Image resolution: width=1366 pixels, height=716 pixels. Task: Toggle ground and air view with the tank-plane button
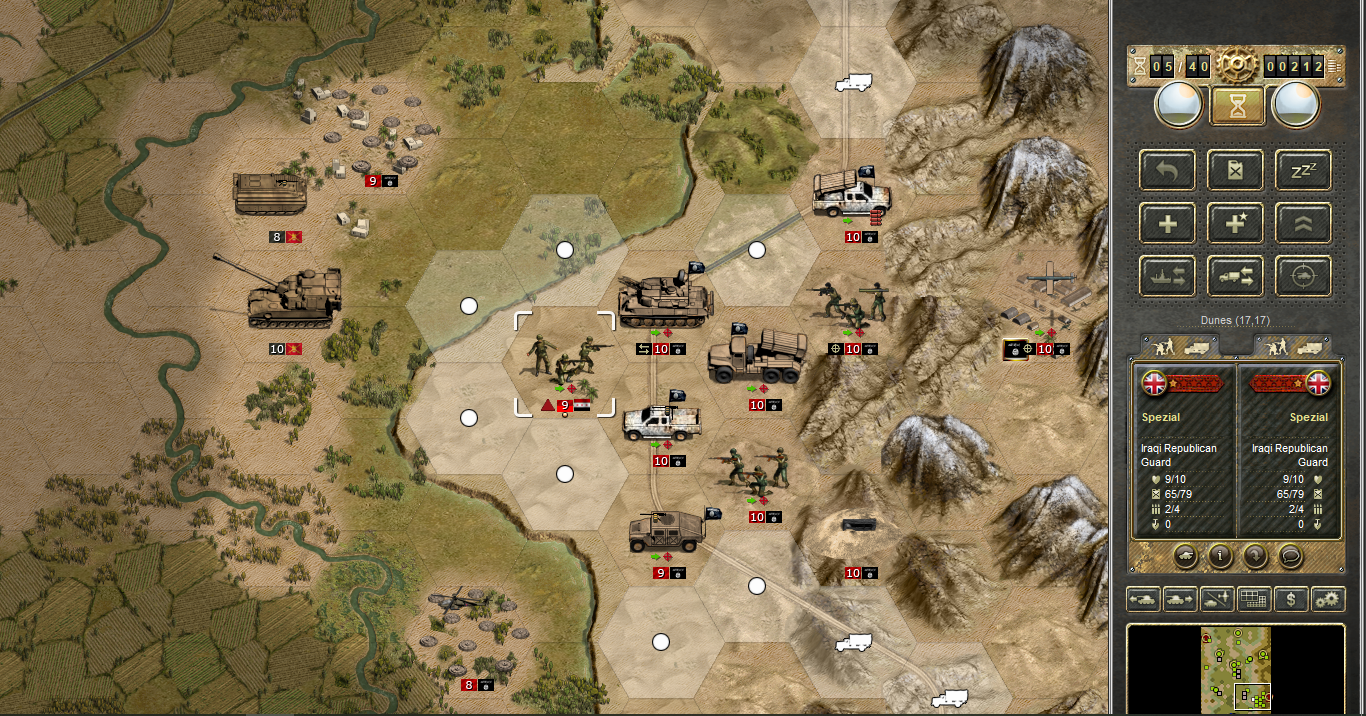pos(1217,599)
